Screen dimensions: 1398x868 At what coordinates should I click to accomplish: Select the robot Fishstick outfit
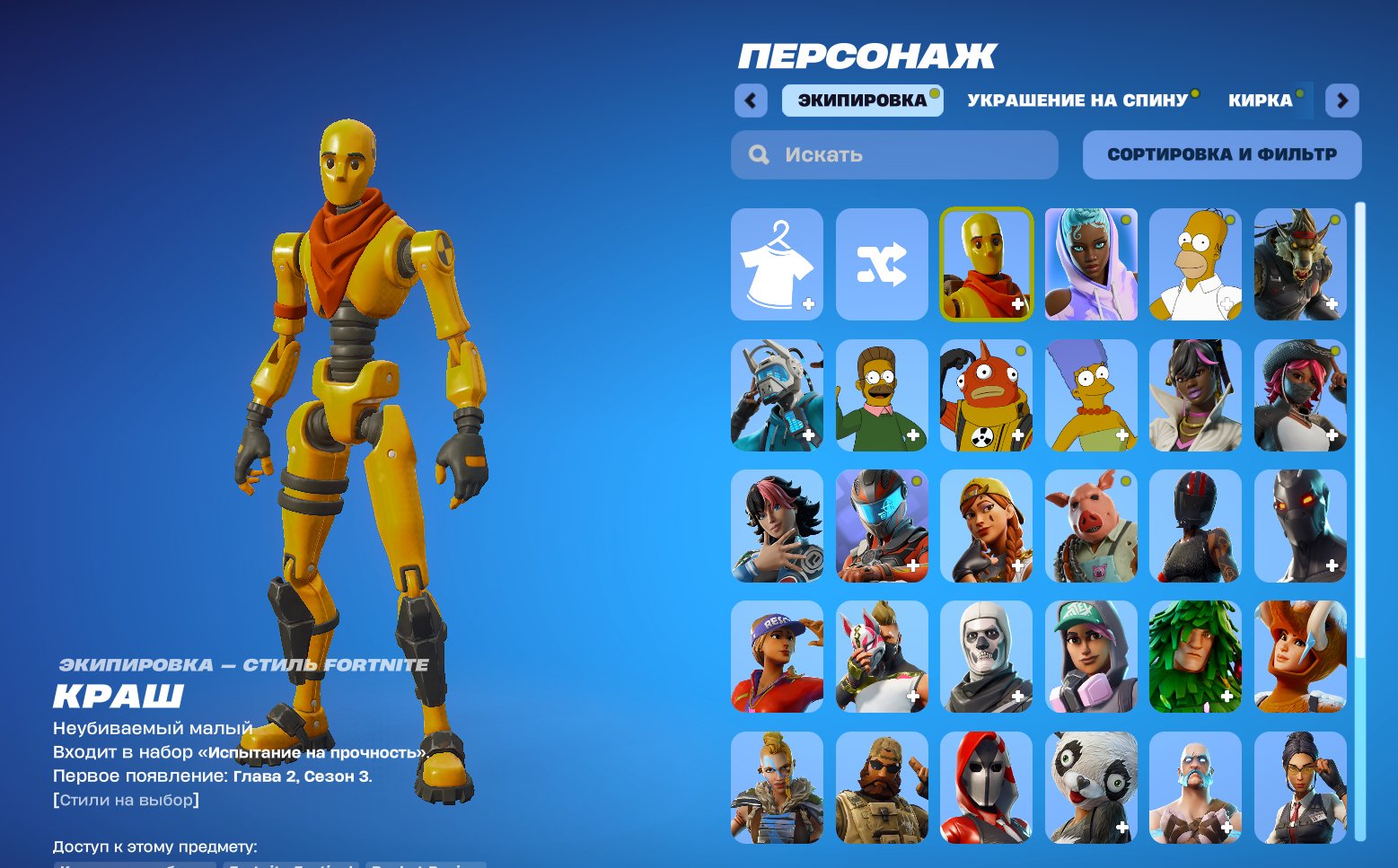985,395
